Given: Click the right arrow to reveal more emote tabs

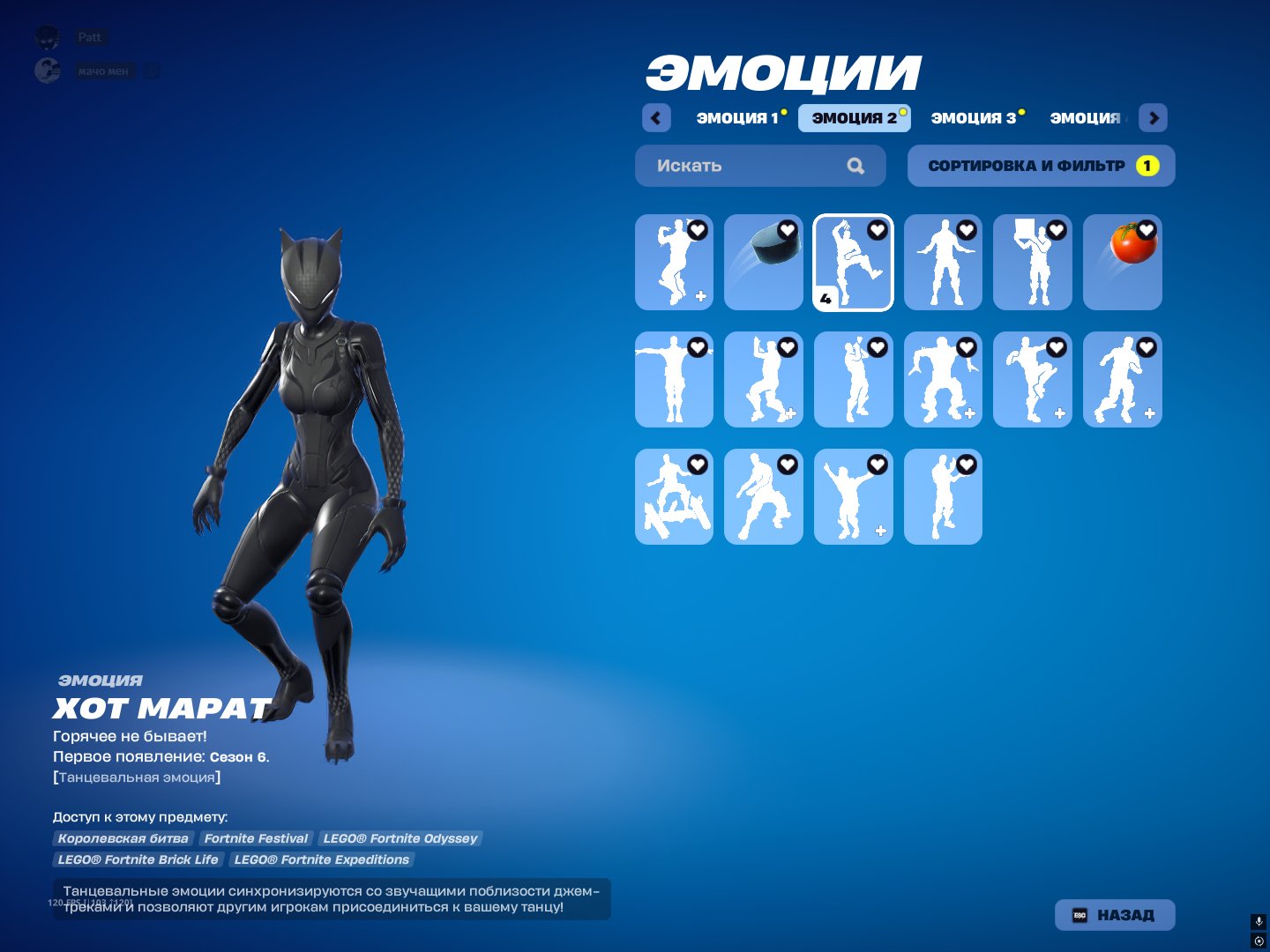Looking at the screenshot, I should point(1153,117).
